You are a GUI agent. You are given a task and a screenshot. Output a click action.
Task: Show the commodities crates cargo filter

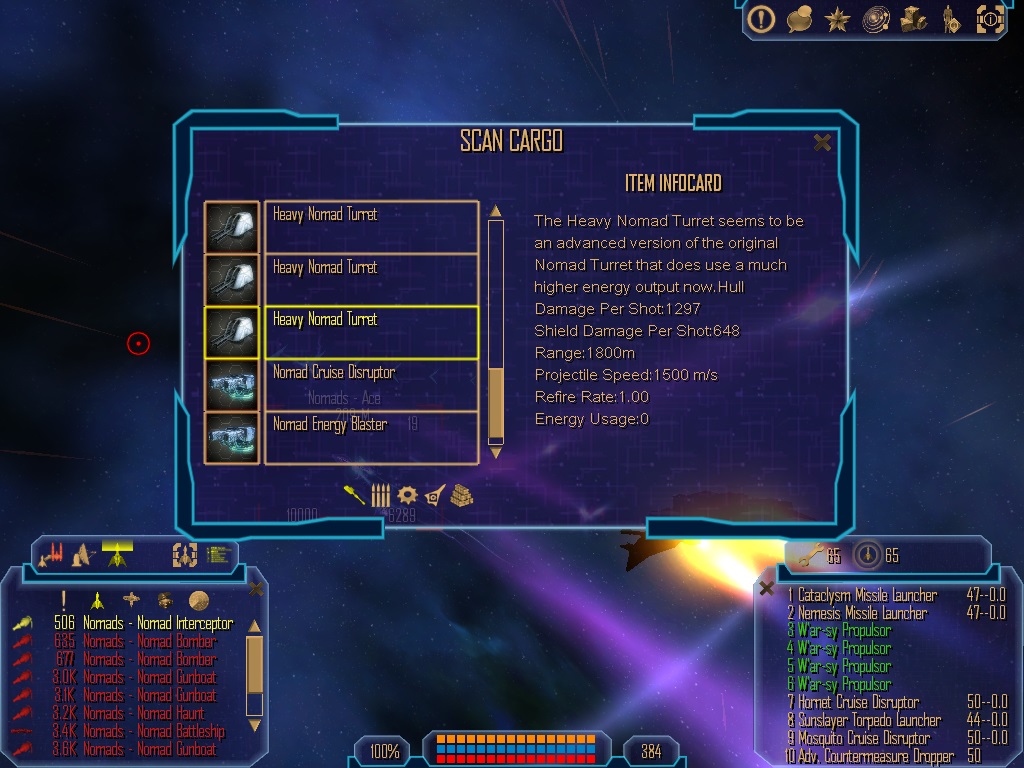pyautogui.click(x=461, y=495)
